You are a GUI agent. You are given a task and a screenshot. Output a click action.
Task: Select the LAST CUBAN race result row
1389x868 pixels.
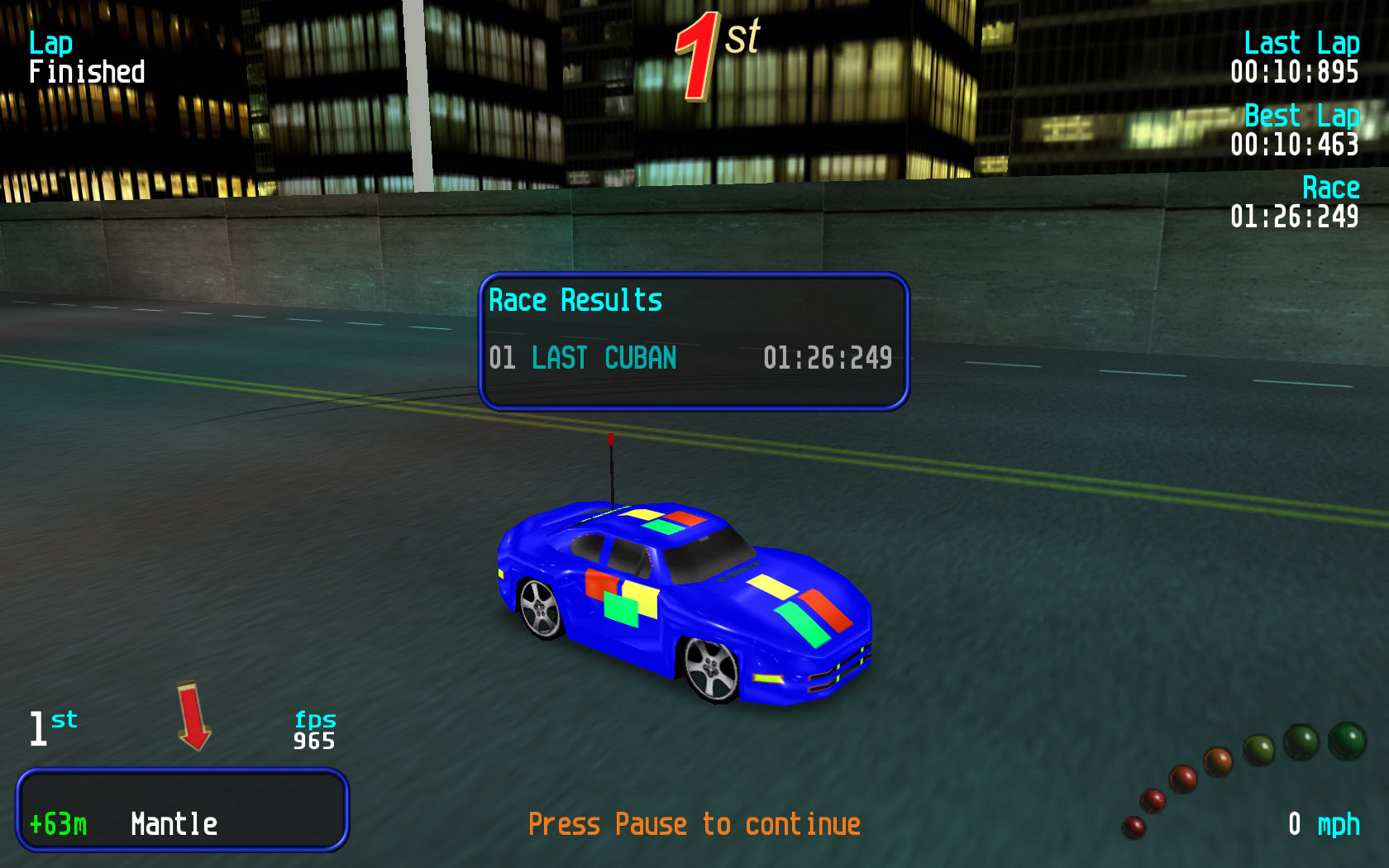(x=691, y=358)
